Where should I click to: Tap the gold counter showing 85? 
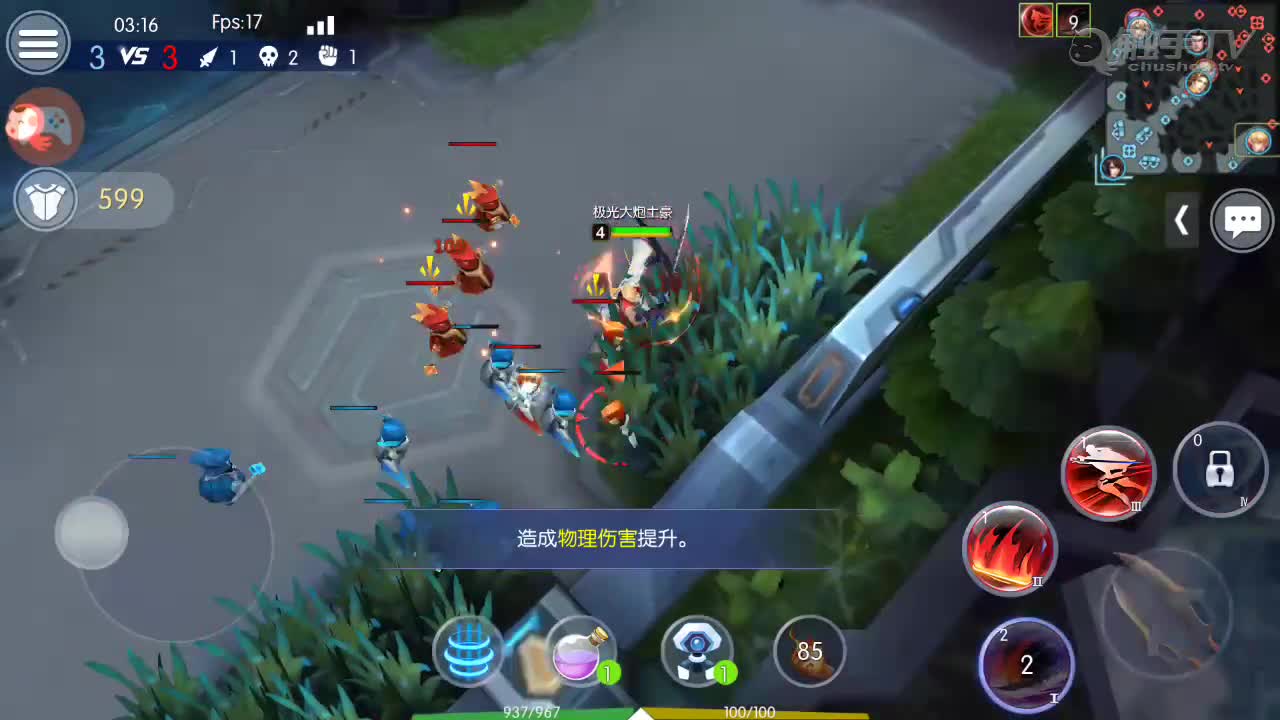click(x=810, y=651)
